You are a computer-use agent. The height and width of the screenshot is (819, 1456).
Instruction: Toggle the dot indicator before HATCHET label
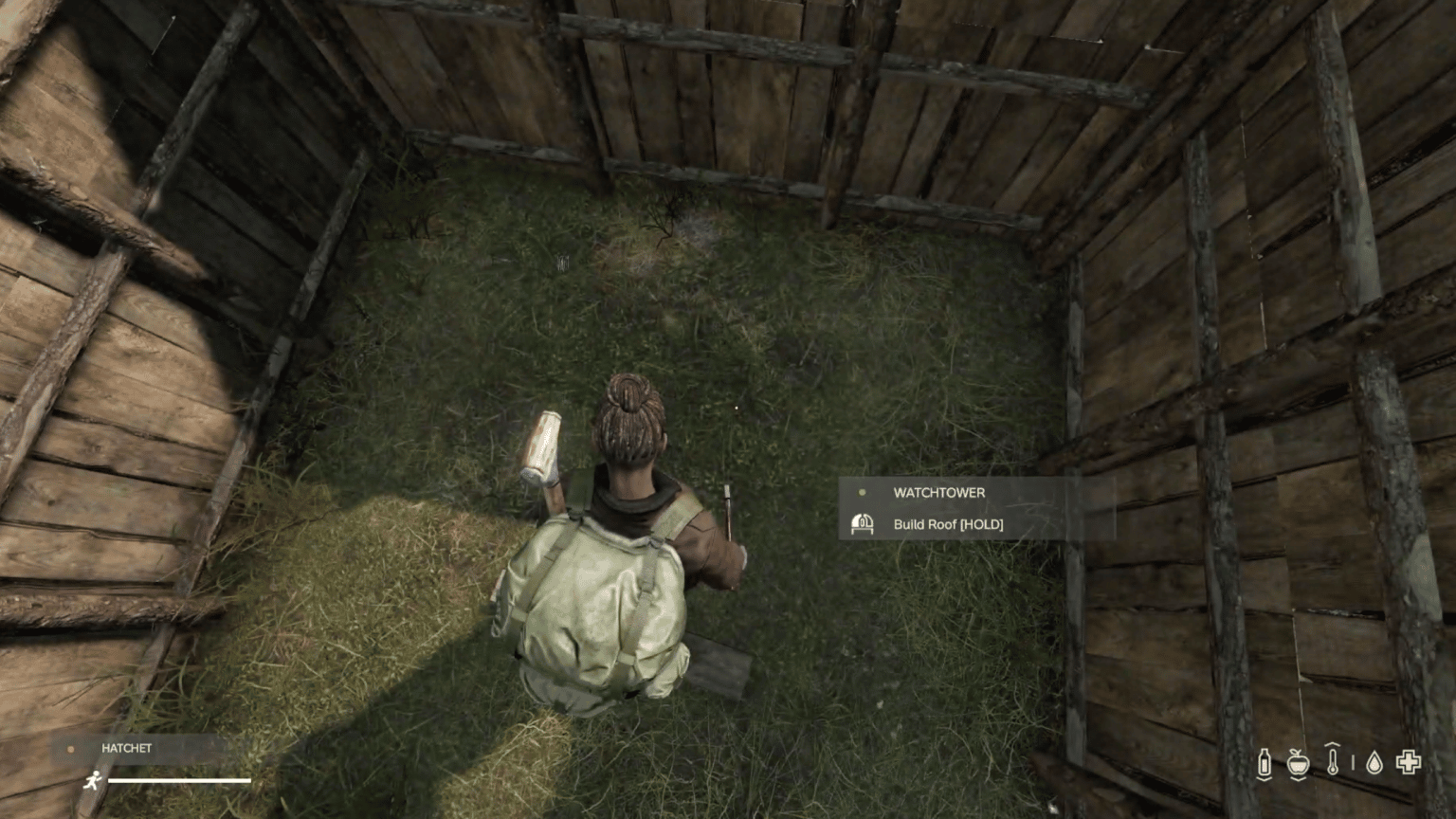coord(71,749)
